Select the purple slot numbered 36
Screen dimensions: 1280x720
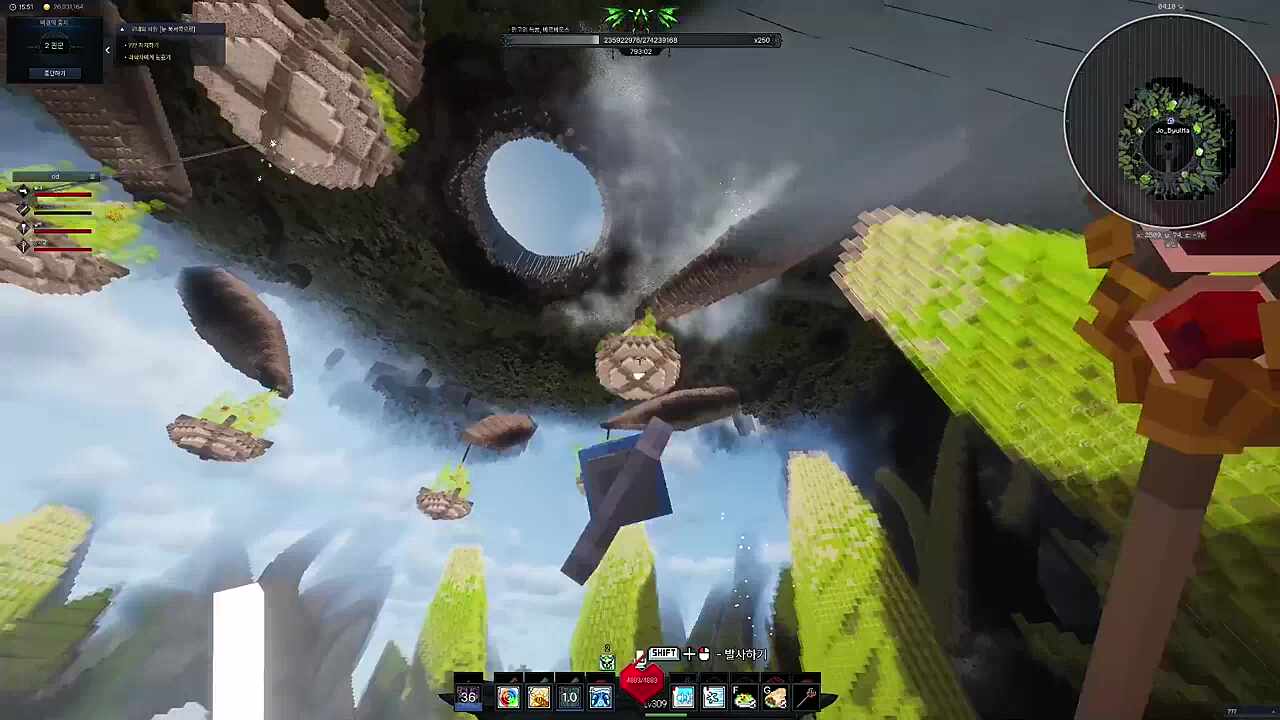click(x=468, y=697)
